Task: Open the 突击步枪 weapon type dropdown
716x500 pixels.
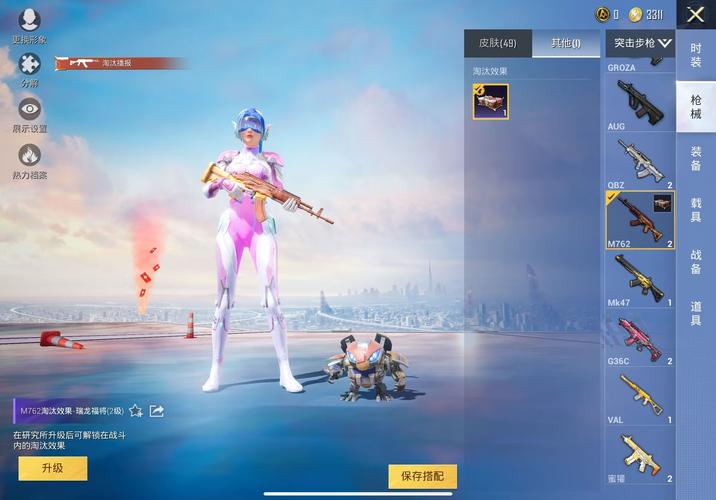Action: click(641, 43)
